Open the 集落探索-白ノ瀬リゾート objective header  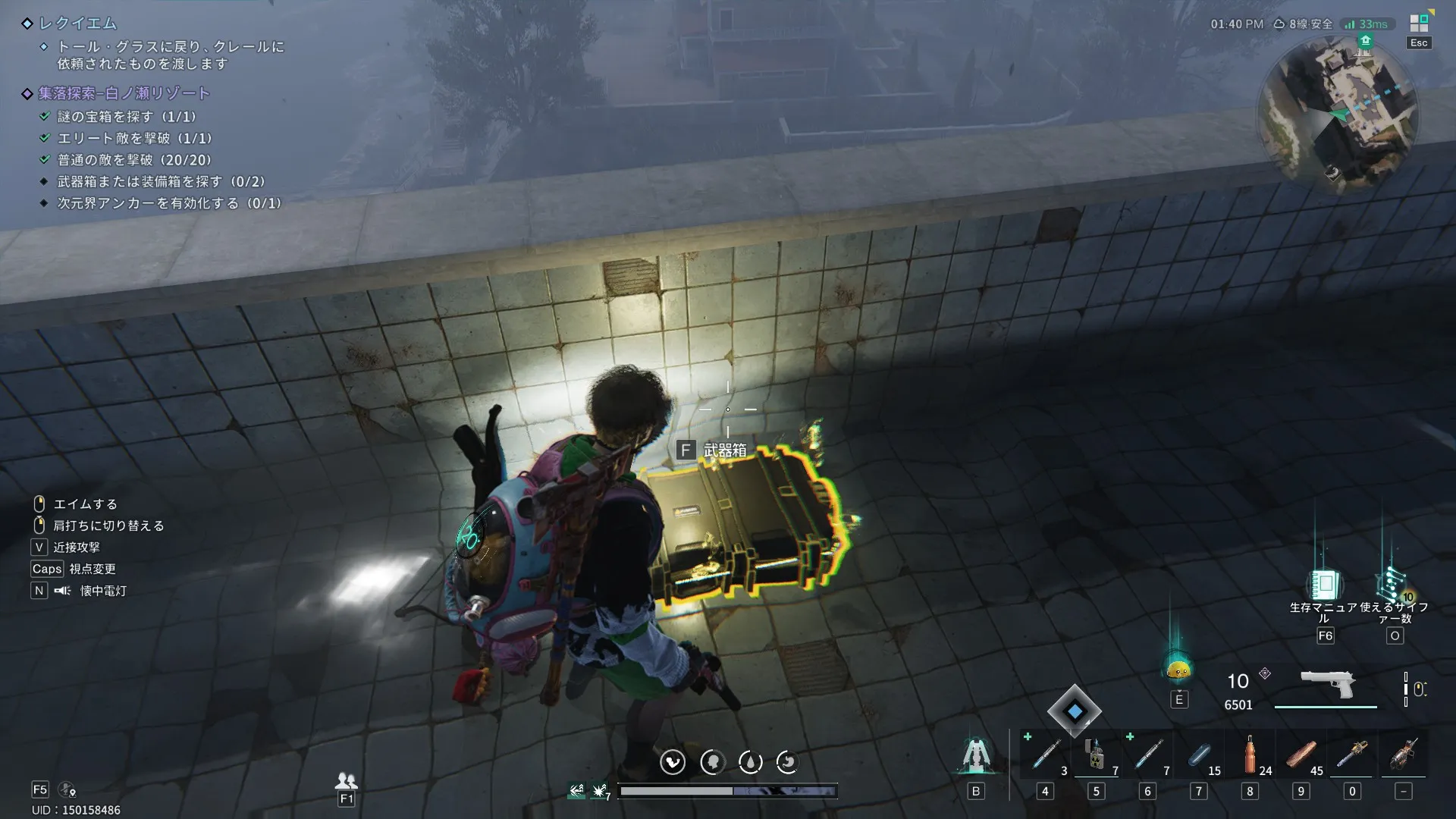pyautogui.click(x=124, y=93)
